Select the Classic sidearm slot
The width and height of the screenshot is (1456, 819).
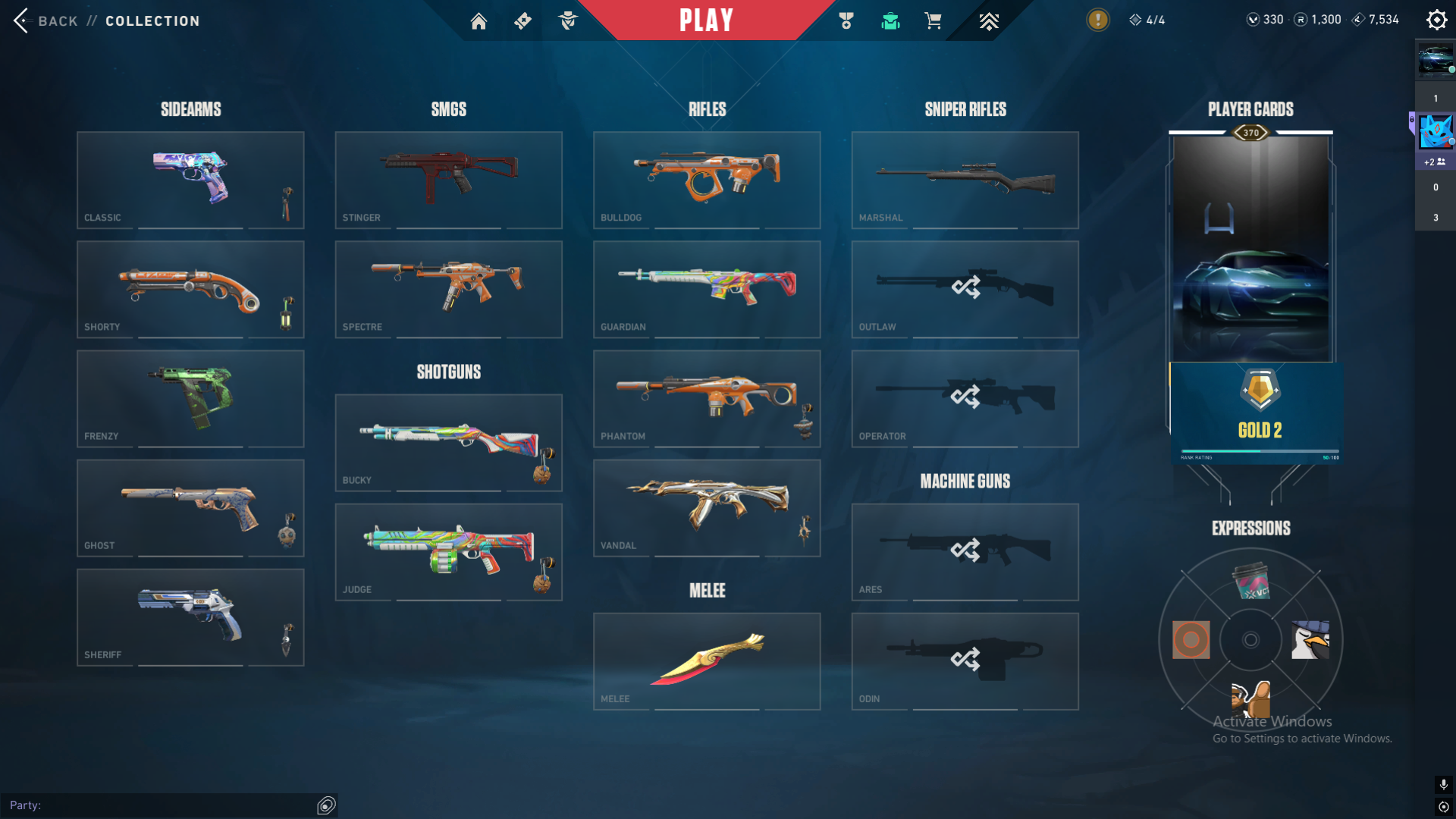tap(190, 180)
